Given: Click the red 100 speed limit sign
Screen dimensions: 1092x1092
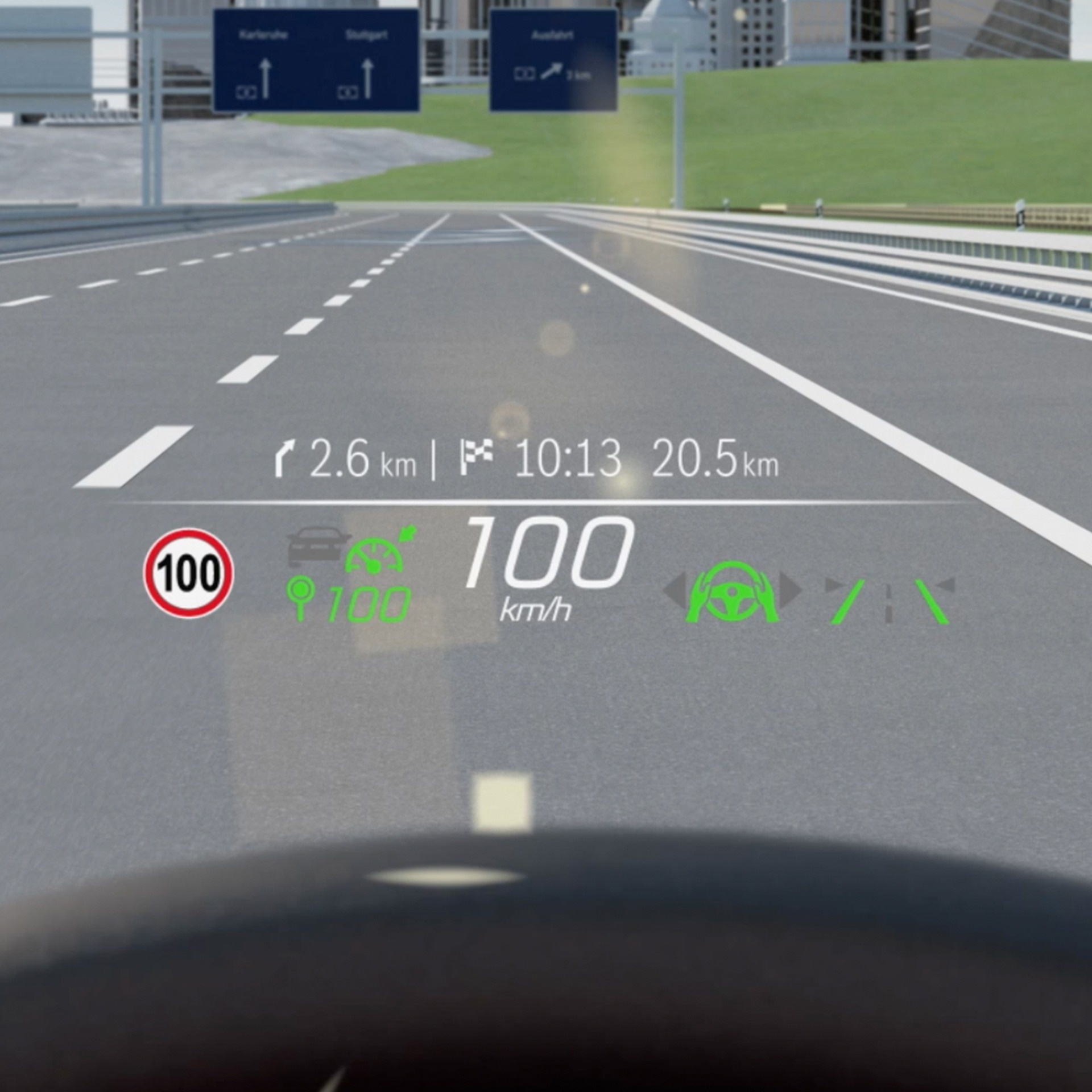Looking at the screenshot, I should click(188, 573).
